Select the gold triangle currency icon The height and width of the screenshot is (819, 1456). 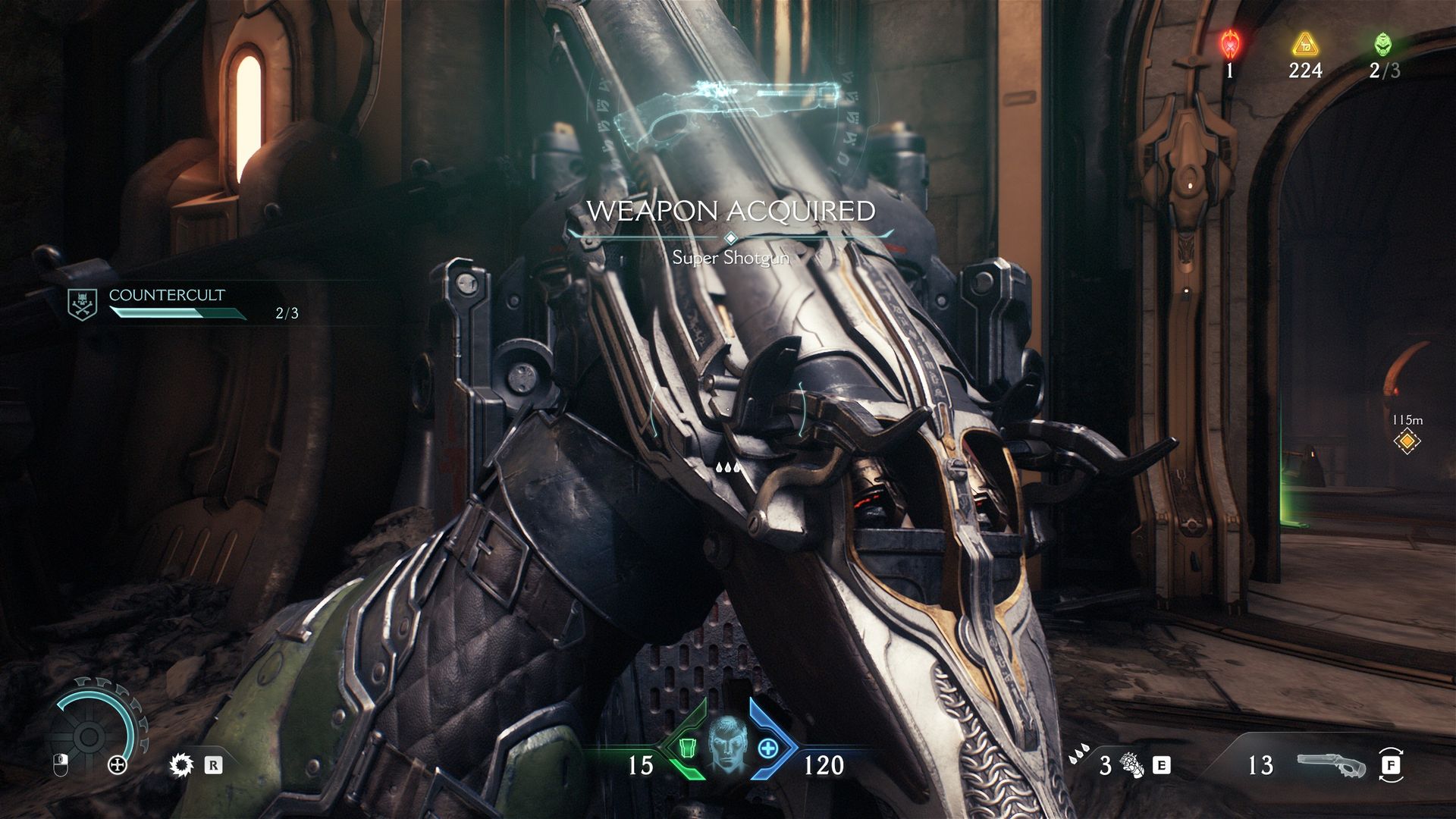pyautogui.click(x=1304, y=45)
